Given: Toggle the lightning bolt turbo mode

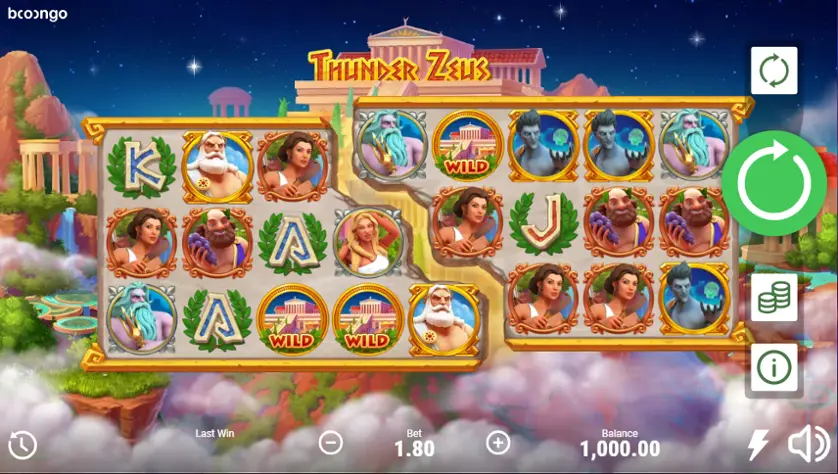Looking at the screenshot, I should (x=759, y=444).
